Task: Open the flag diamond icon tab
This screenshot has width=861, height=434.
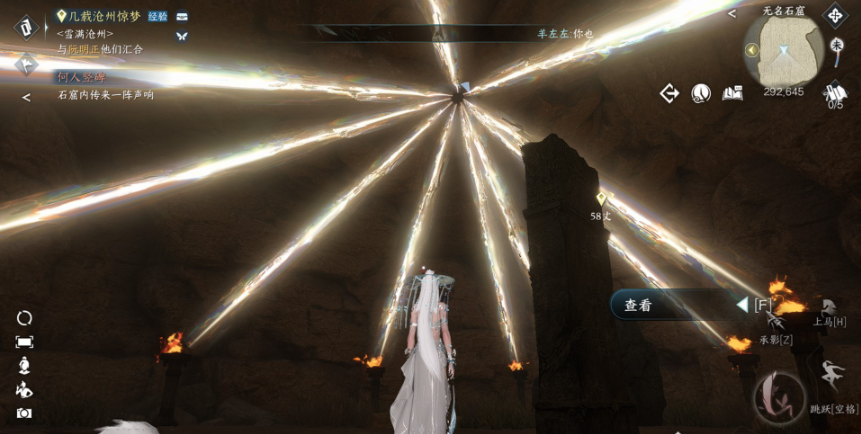Action: pos(25,64)
